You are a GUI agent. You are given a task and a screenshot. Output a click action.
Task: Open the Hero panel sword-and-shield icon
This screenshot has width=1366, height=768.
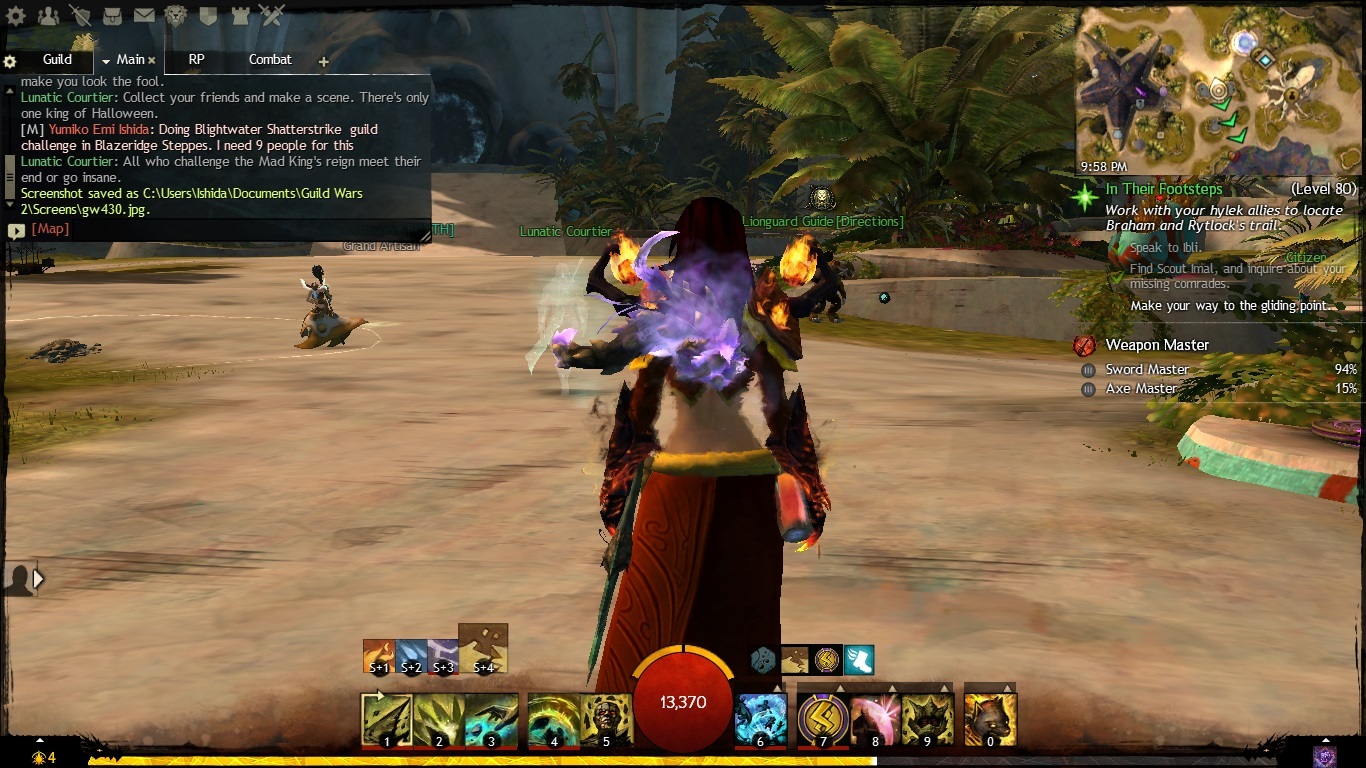point(79,16)
